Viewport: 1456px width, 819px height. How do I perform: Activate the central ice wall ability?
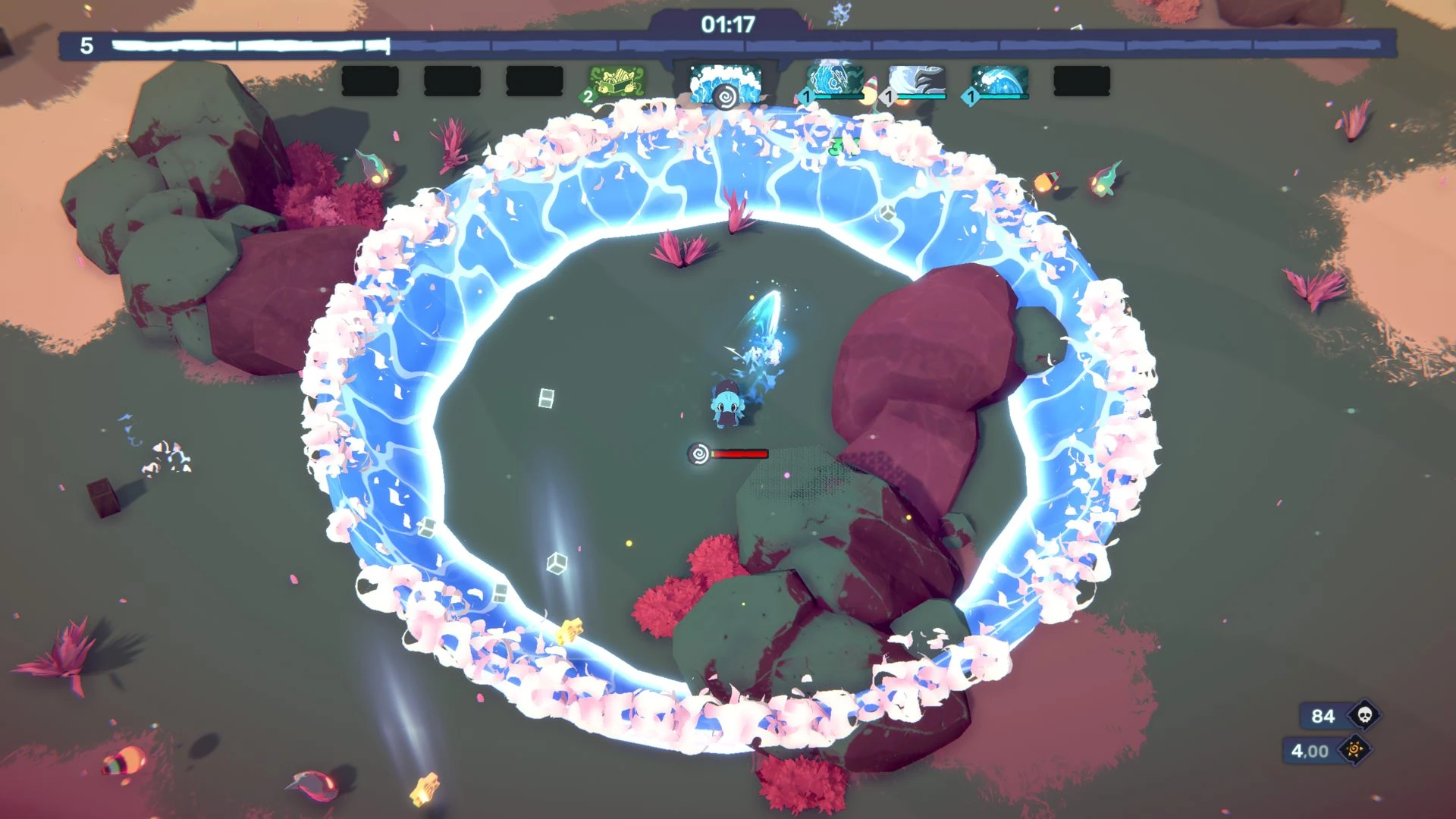pos(724,82)
